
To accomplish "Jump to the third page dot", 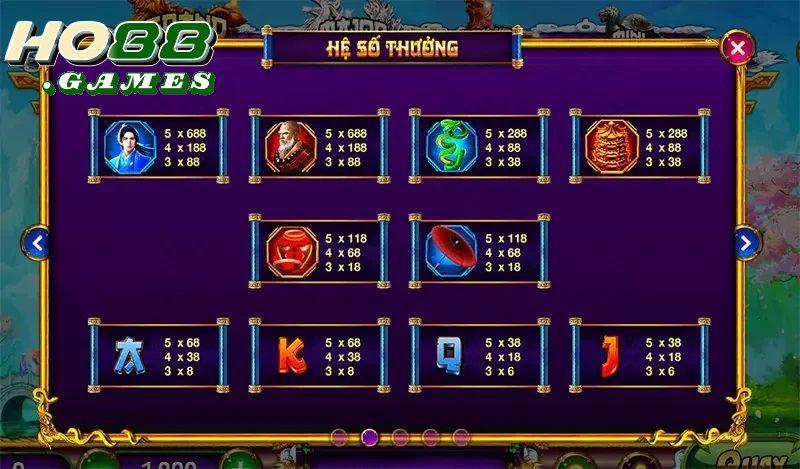I will point(400,437).
